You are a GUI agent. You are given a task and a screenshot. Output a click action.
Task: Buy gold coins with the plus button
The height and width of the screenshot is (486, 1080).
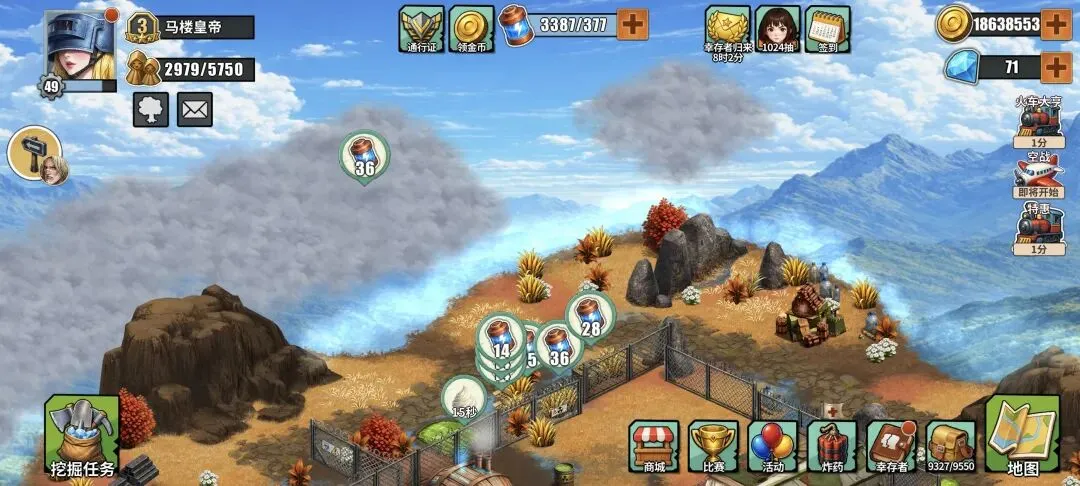1056,23
